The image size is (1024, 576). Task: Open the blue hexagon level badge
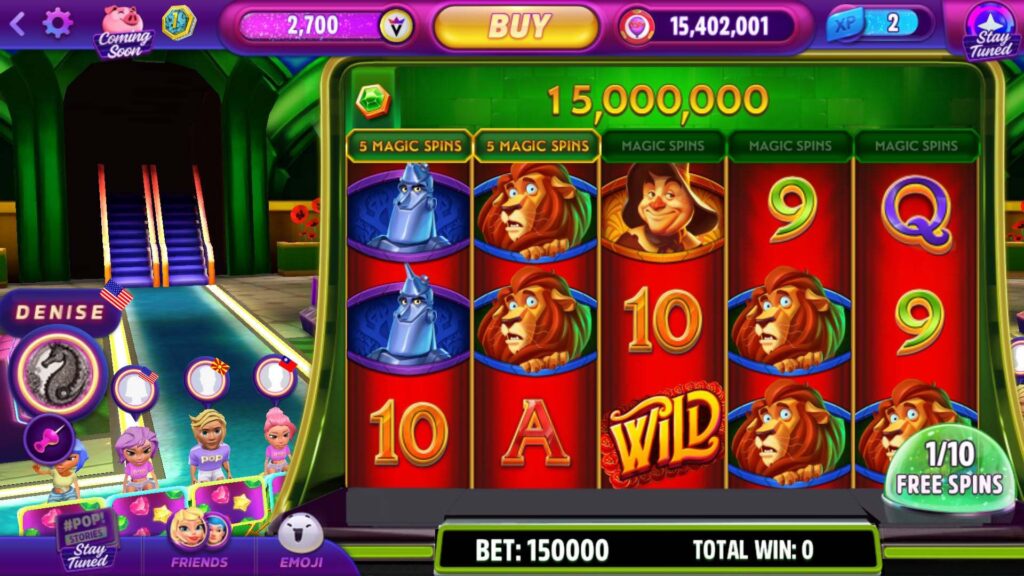point(178,23)
